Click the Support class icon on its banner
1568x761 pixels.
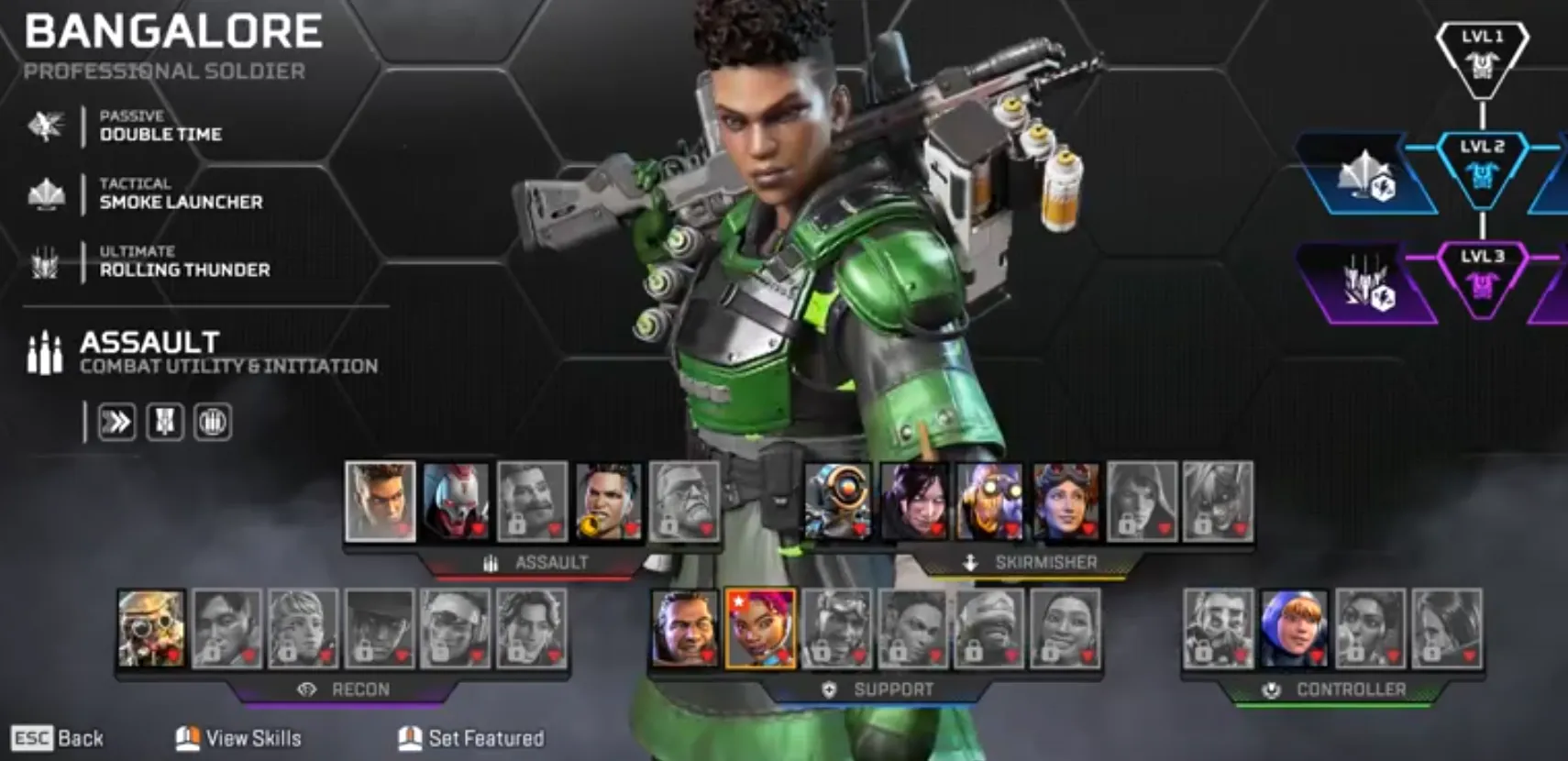coord(830,690)
